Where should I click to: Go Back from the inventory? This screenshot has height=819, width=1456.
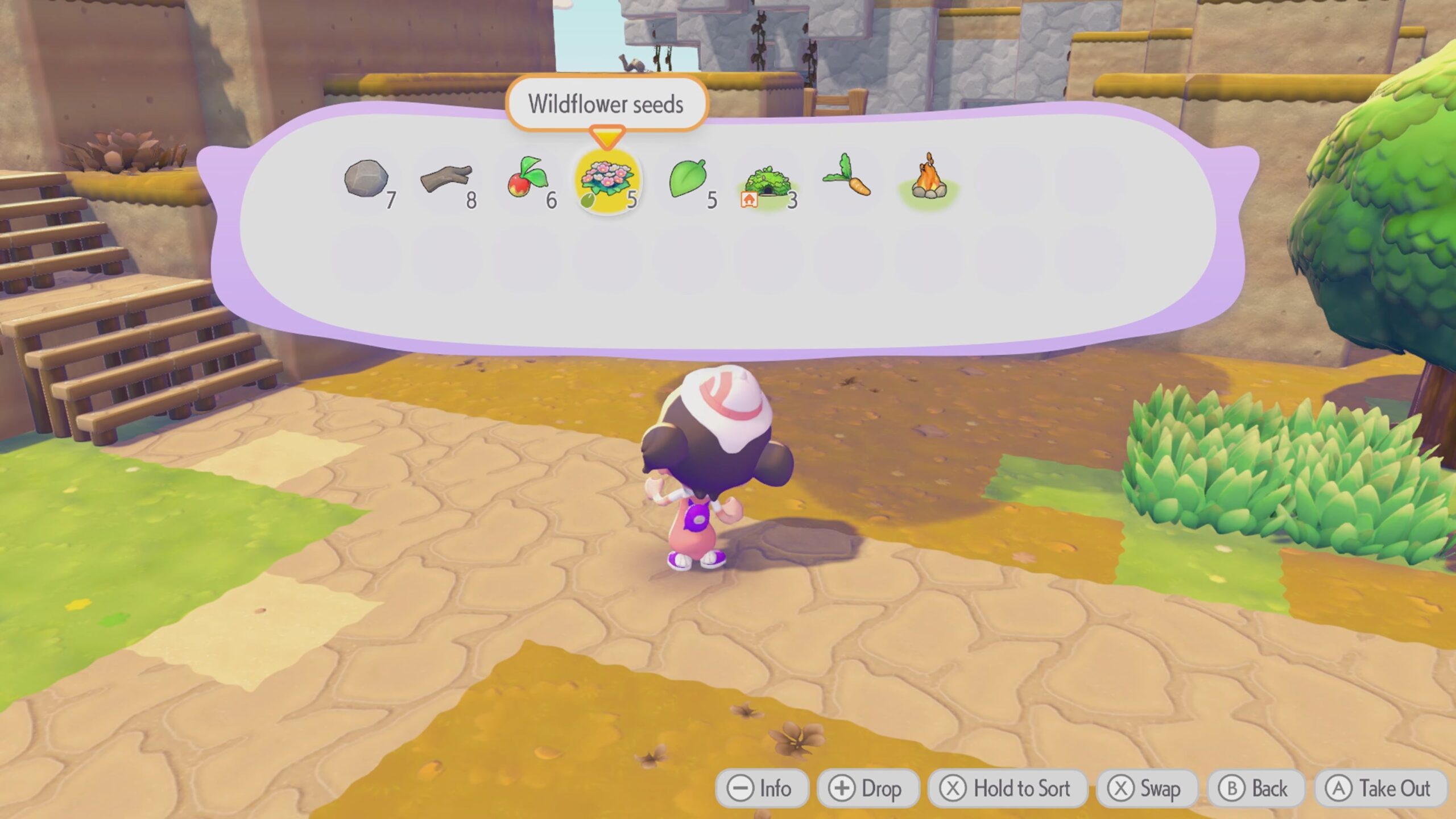tap(1255, 789)
